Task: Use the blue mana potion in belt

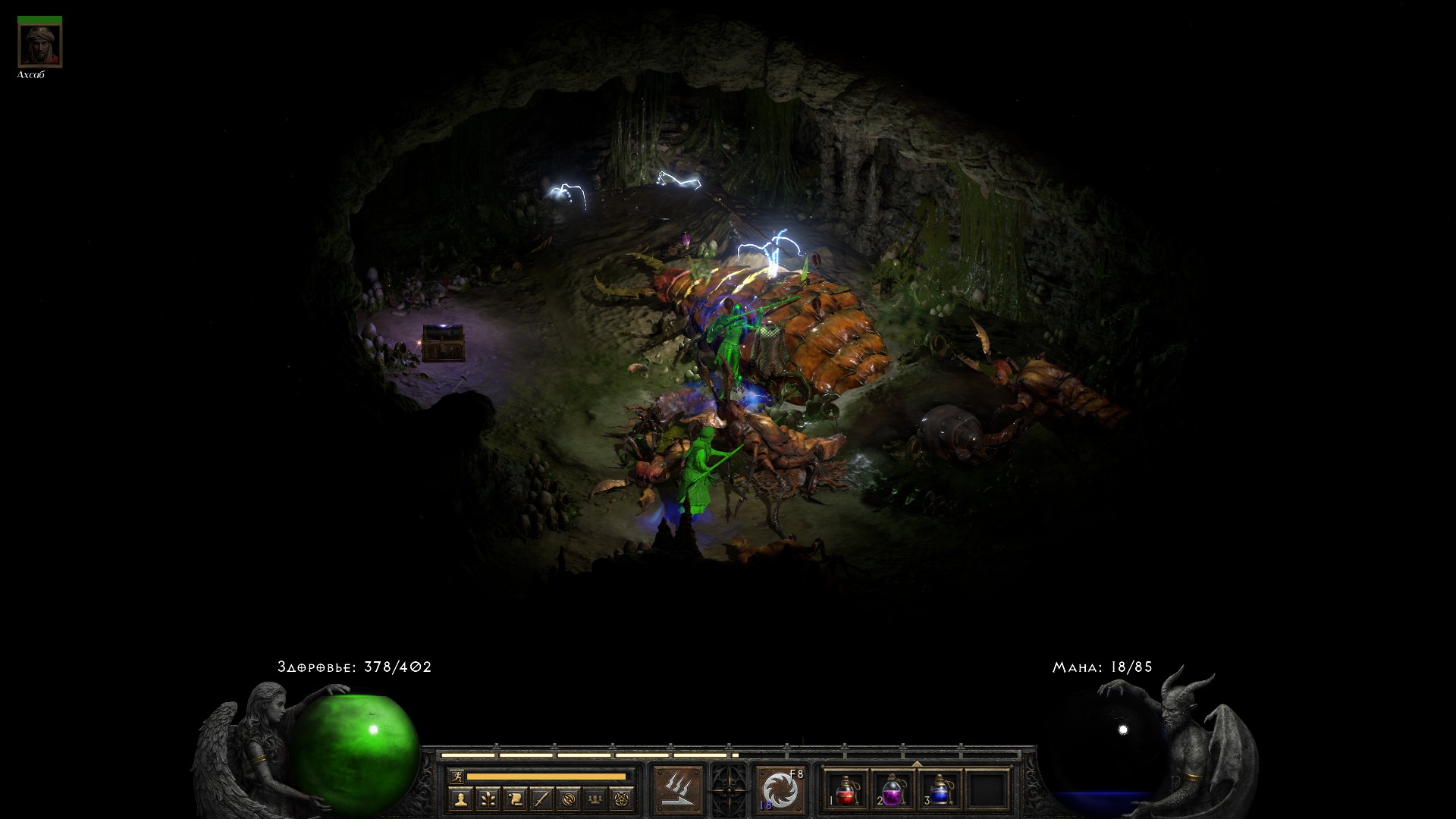Action: click(x=940, y=790)
